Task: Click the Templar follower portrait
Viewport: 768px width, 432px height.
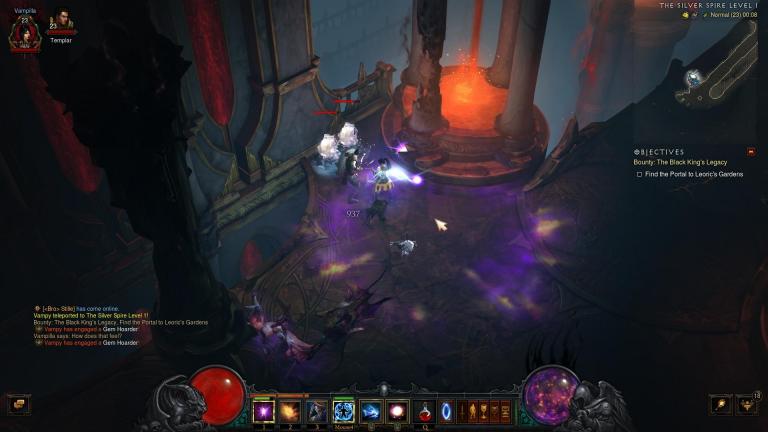Action: click(x=61, y=22)
